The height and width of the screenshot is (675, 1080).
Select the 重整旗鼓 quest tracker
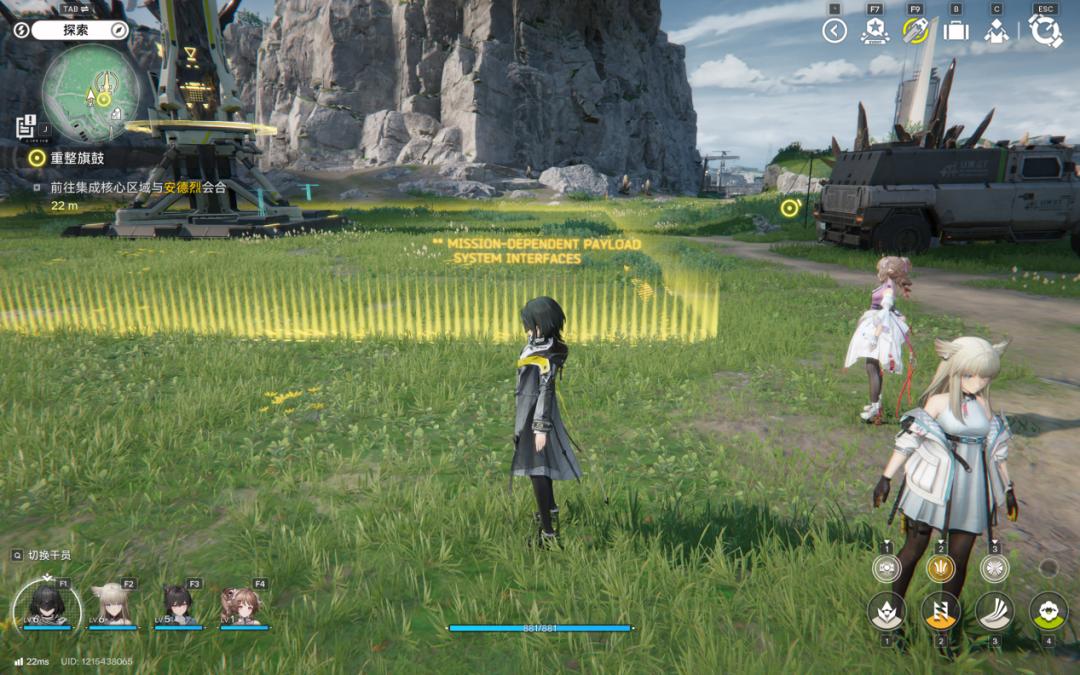coord(76,158)
